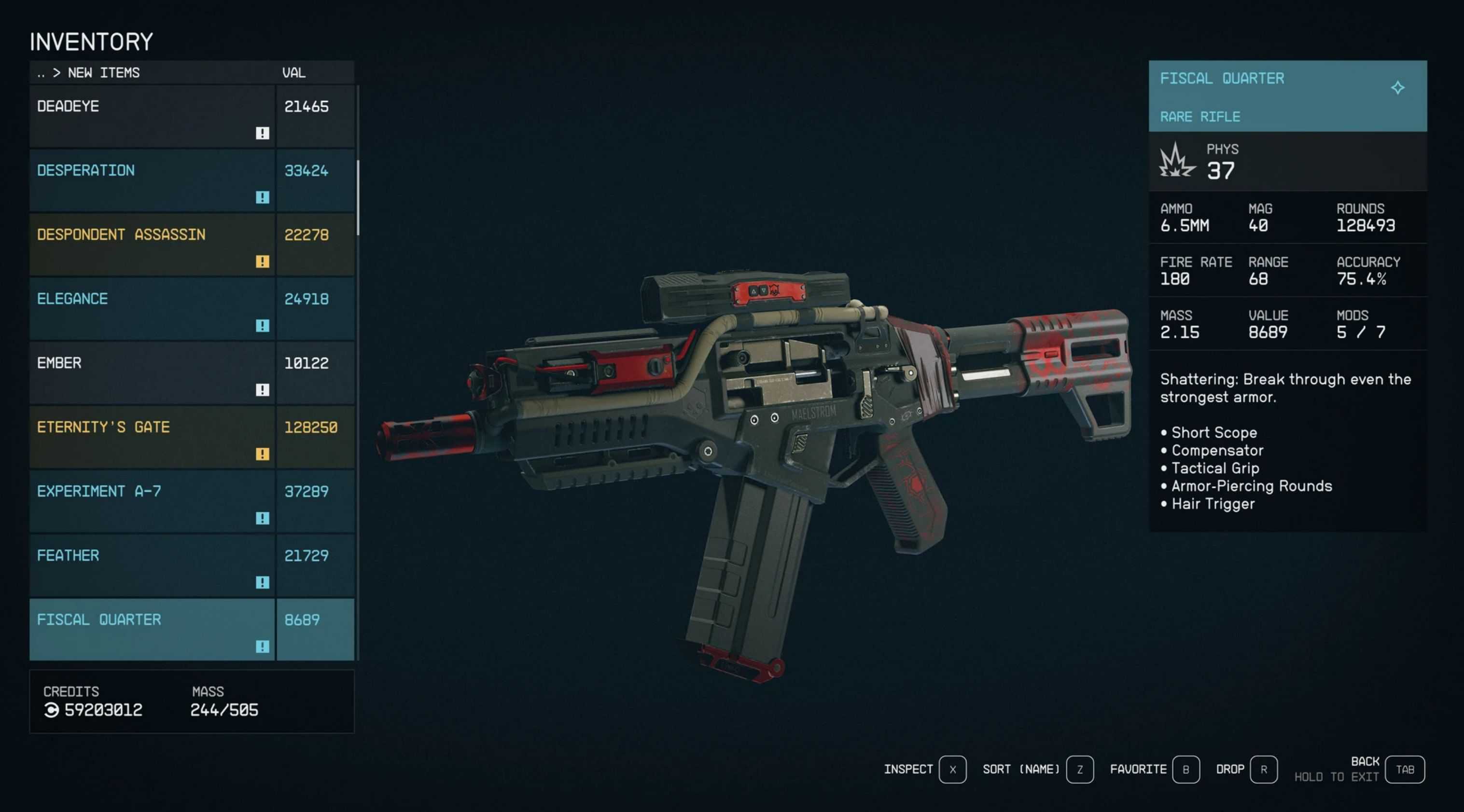Click the Inspect button
The height and width of the screenshot is (812, 1464).
pos(952,770)
